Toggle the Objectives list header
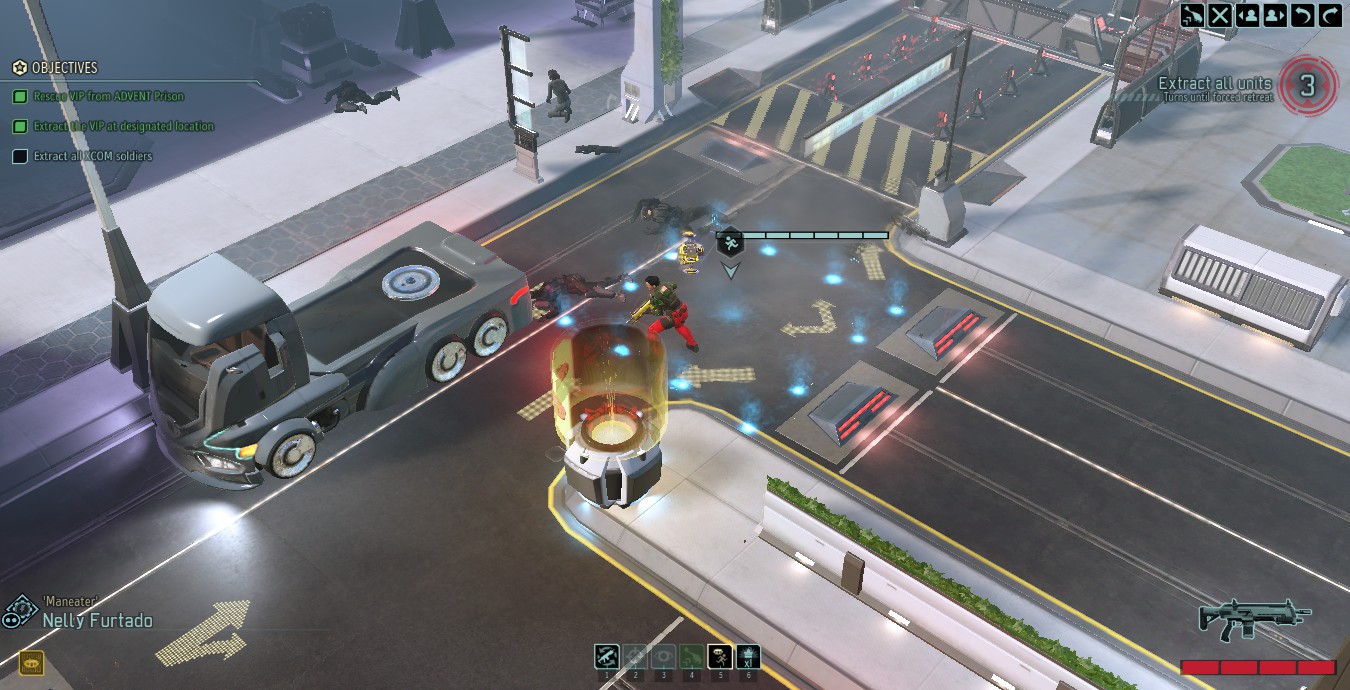The height and width of the screenshot is (690, 1350). point(64,68)
